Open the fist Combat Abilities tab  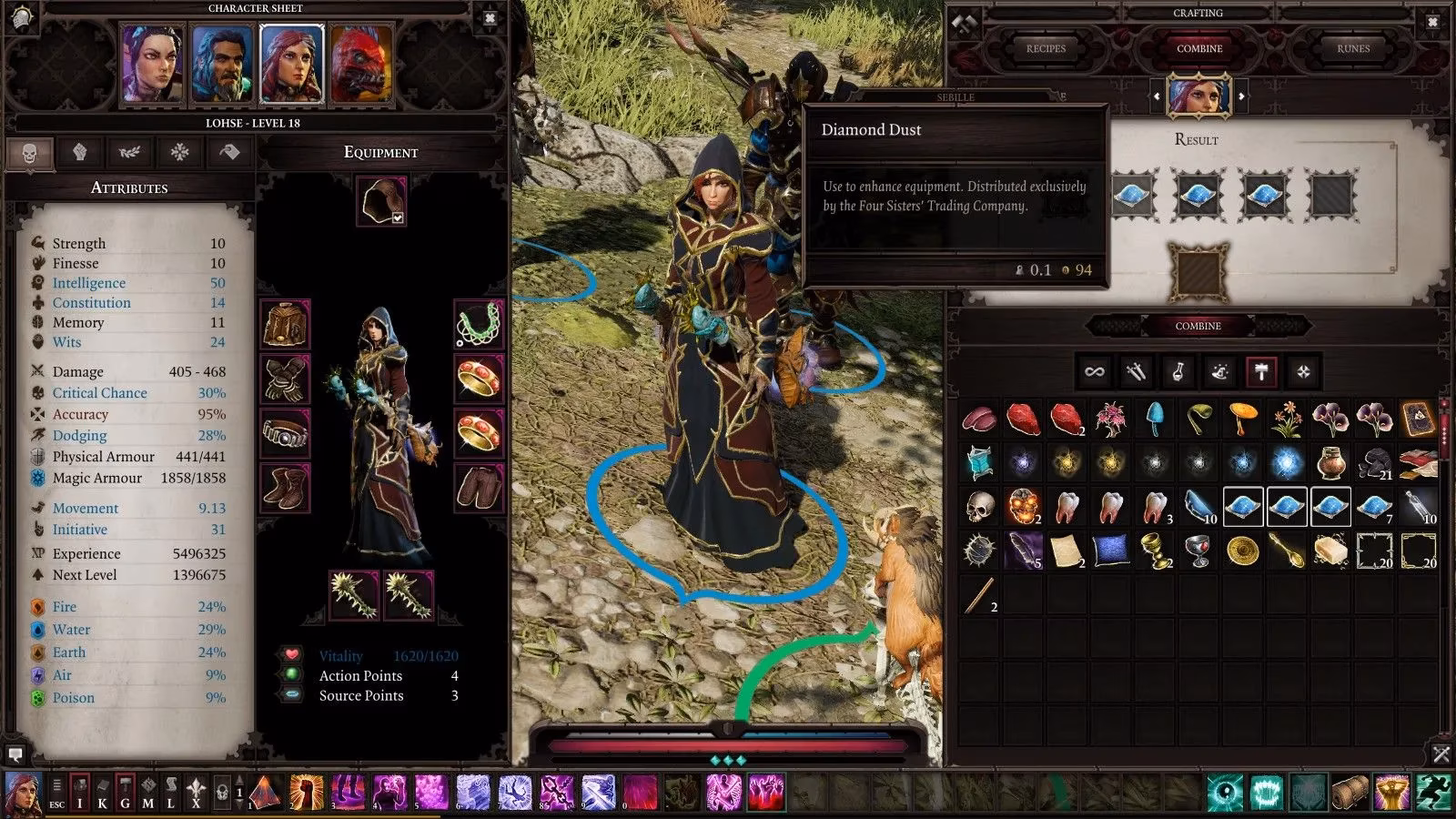pos(80,153)
